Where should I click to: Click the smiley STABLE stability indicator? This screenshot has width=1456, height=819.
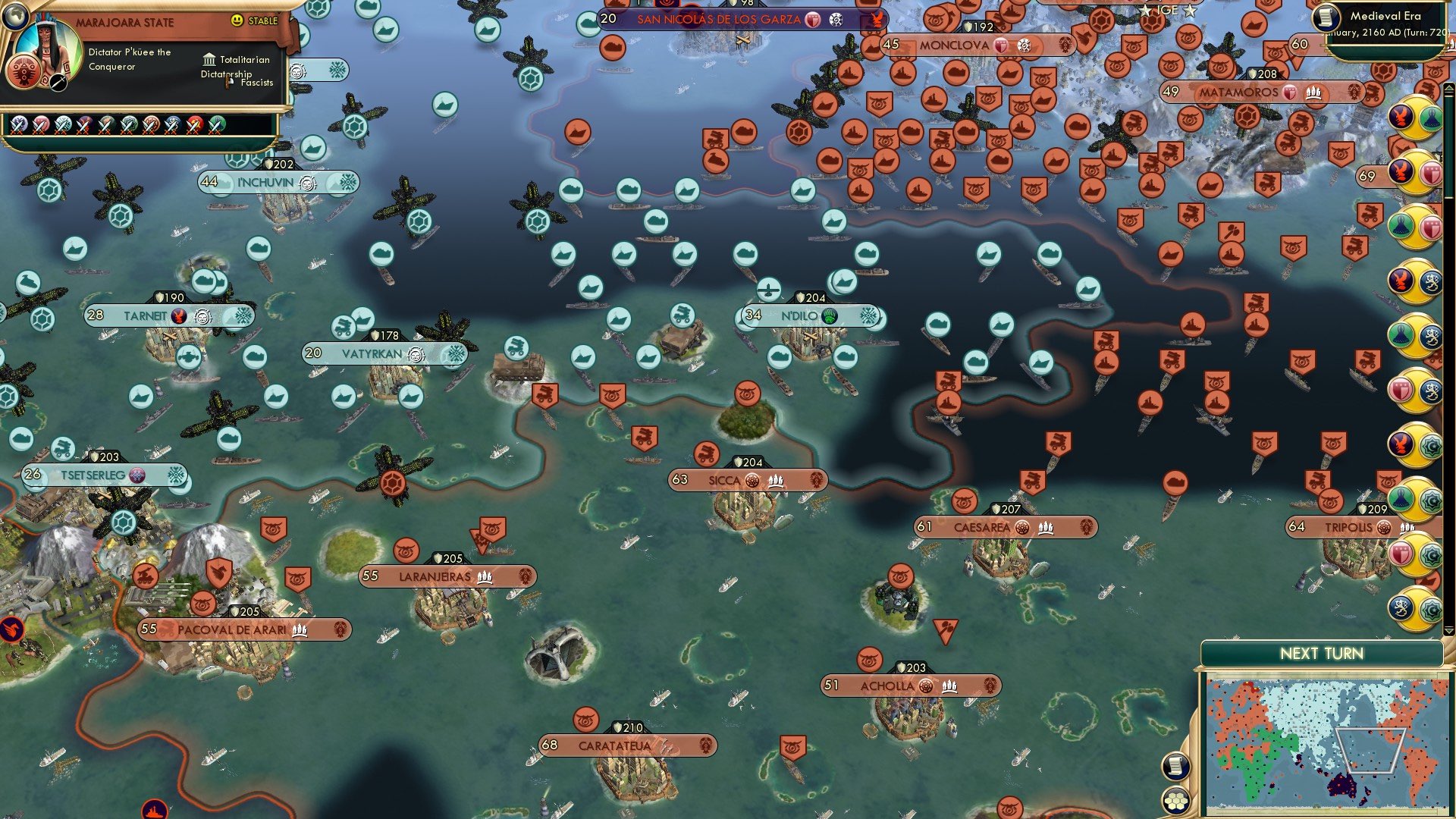[237, 20]
